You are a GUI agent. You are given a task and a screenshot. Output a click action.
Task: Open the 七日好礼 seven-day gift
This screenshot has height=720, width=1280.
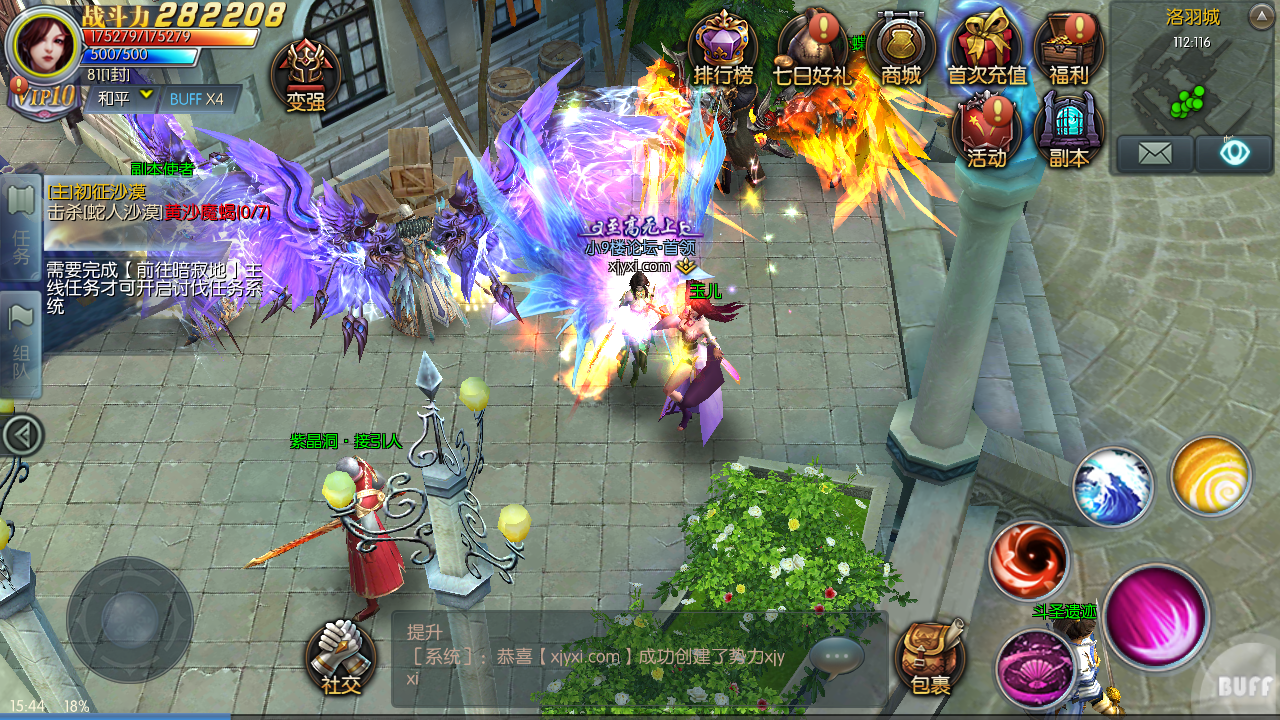[811, 50]
